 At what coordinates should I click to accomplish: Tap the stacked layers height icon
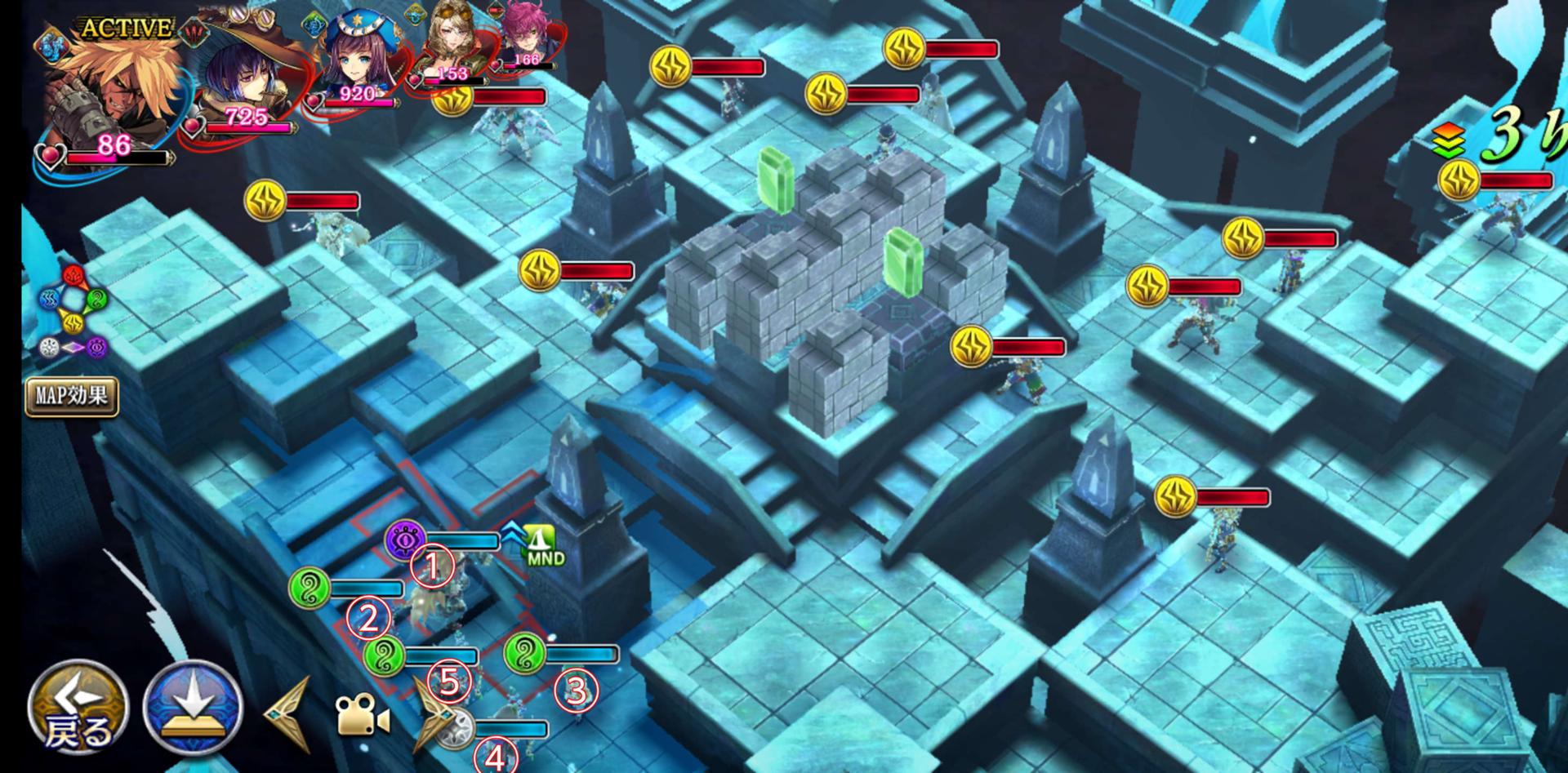(1448, 143)
